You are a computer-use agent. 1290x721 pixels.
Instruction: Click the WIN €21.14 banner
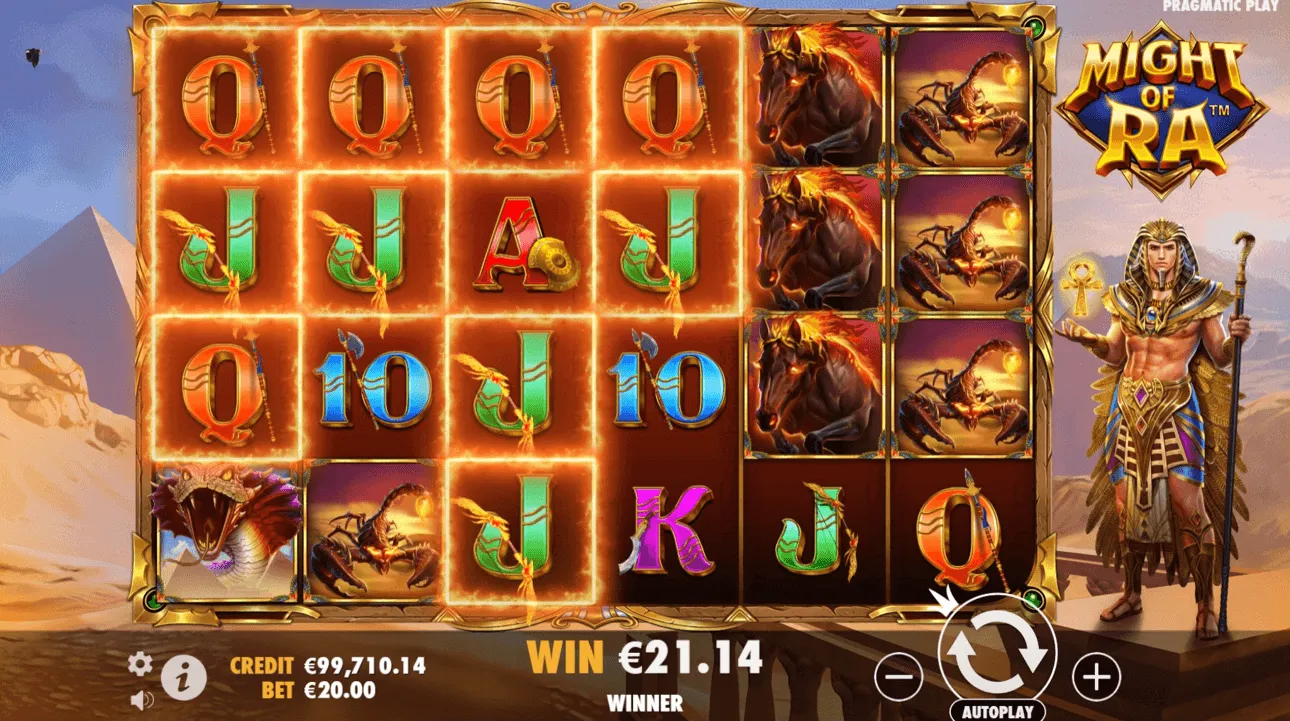point(646,659)
